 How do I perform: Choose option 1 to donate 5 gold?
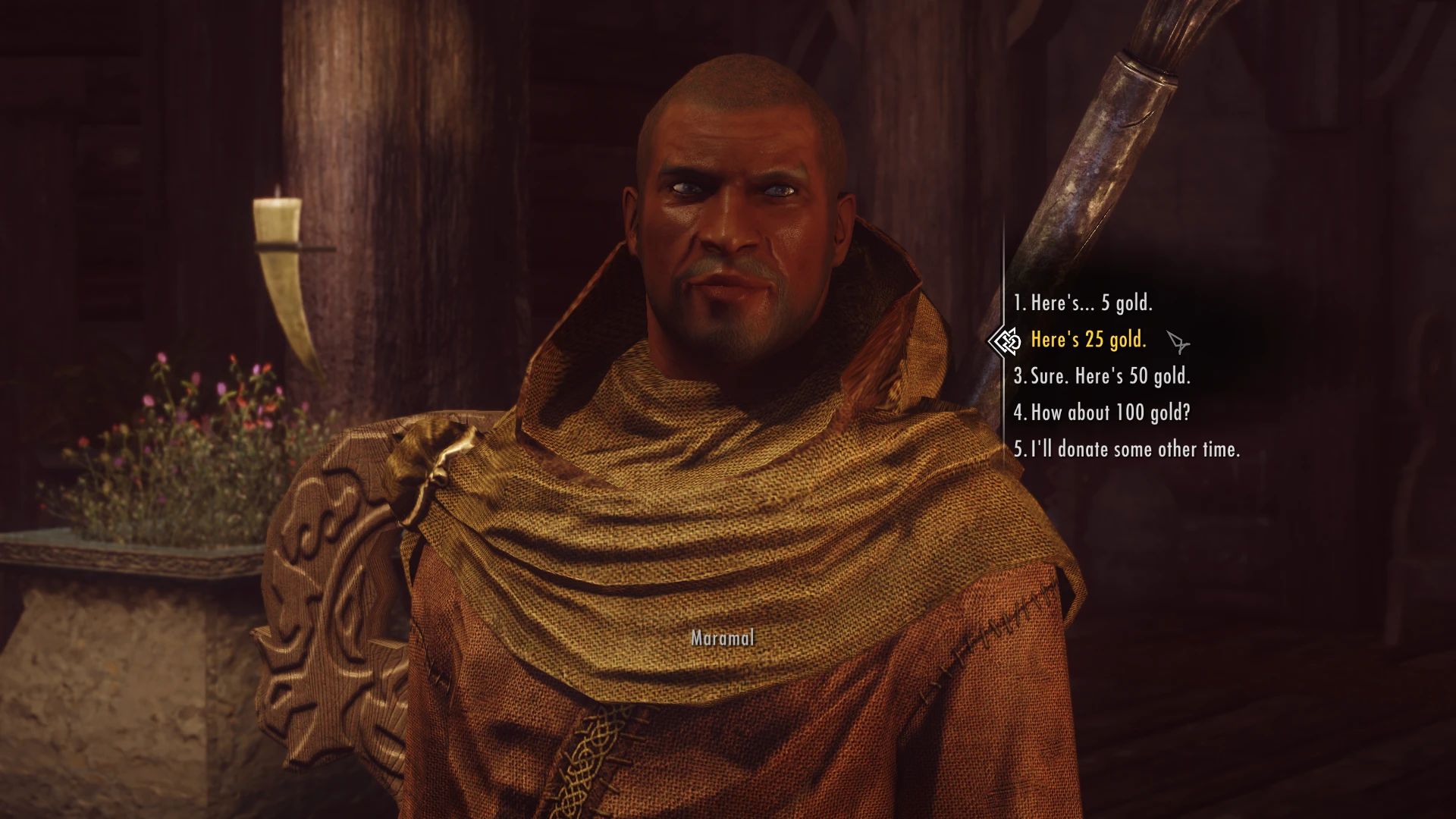1084,303
